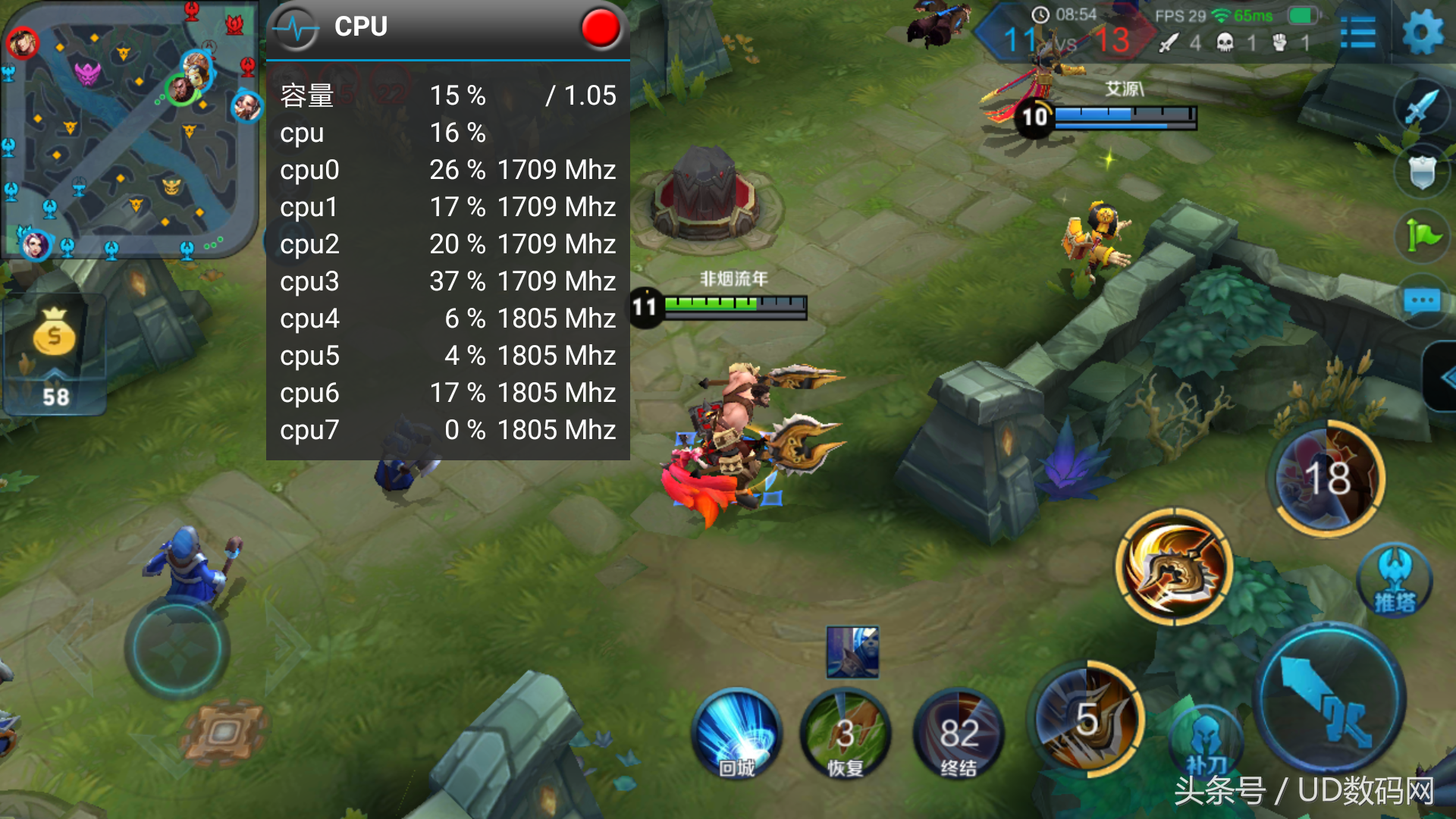This screenshot has height=819, width=1456.
Task: Send the sword attack signal
Action: pyautogui.click(x=1422, y=107)
